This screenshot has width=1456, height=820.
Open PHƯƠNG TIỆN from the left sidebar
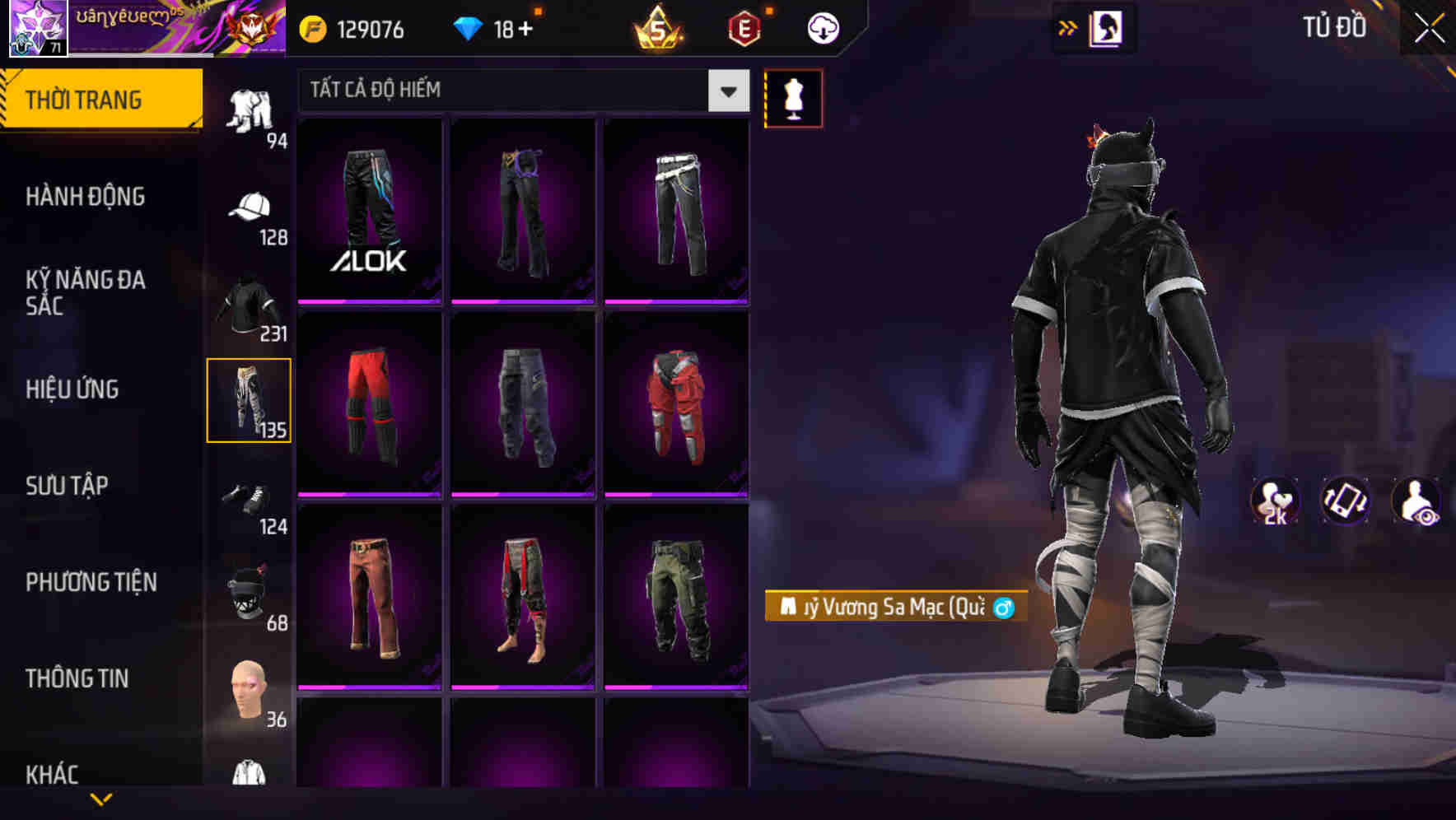point(91,582)
